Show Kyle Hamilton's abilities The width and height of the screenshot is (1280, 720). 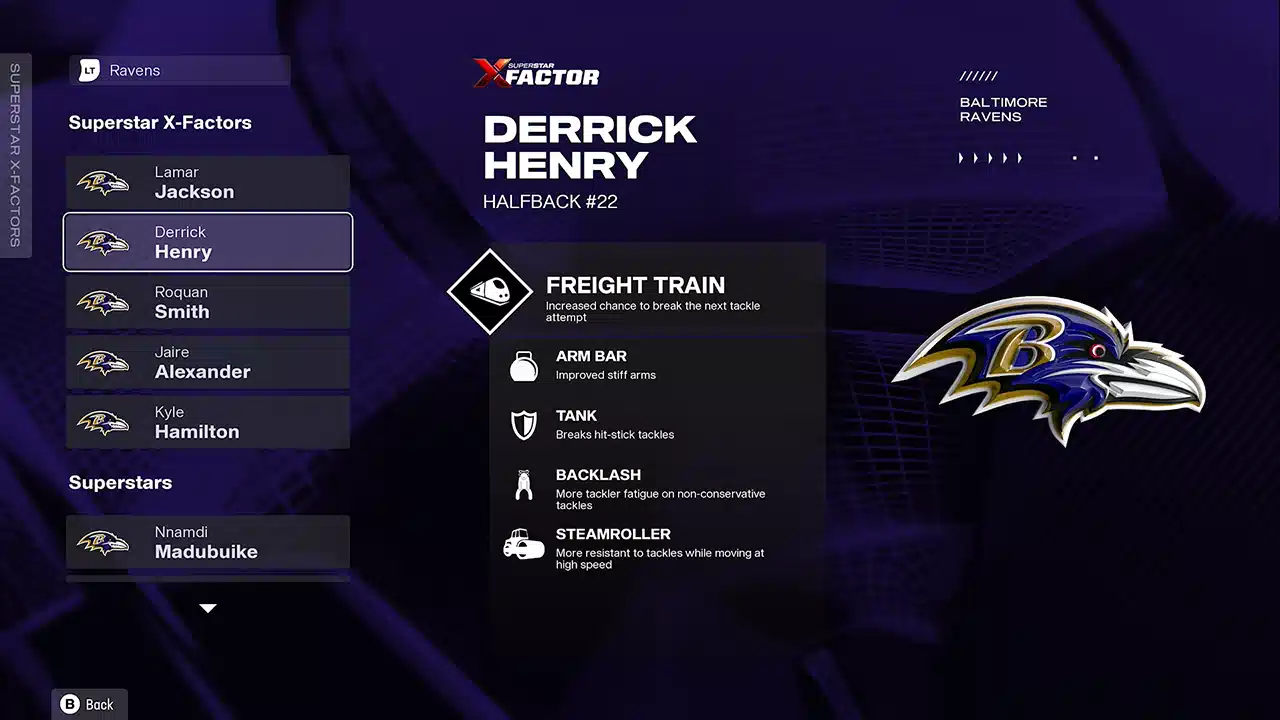point(208,422)
